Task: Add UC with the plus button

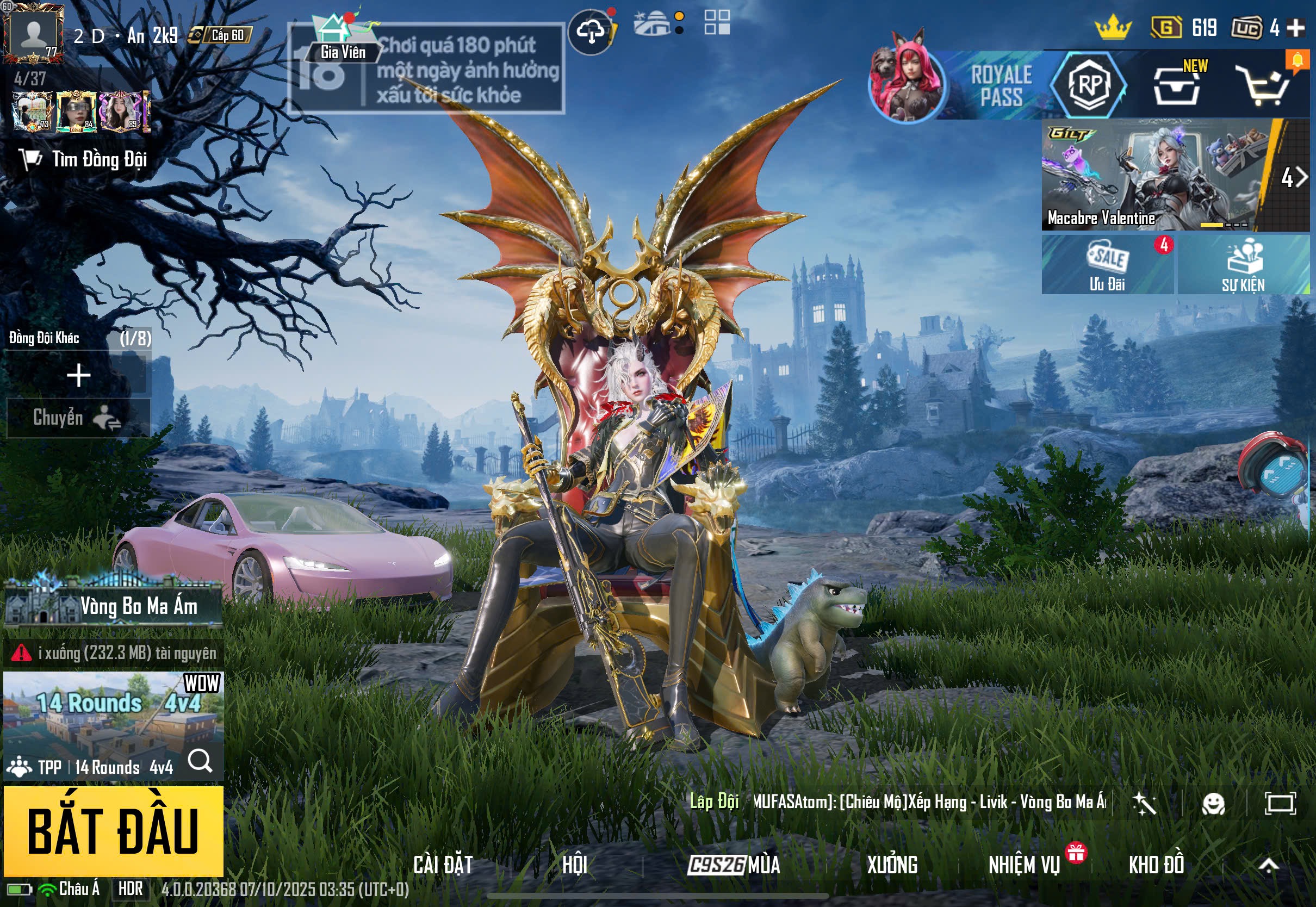Action: click(1295, 27)
